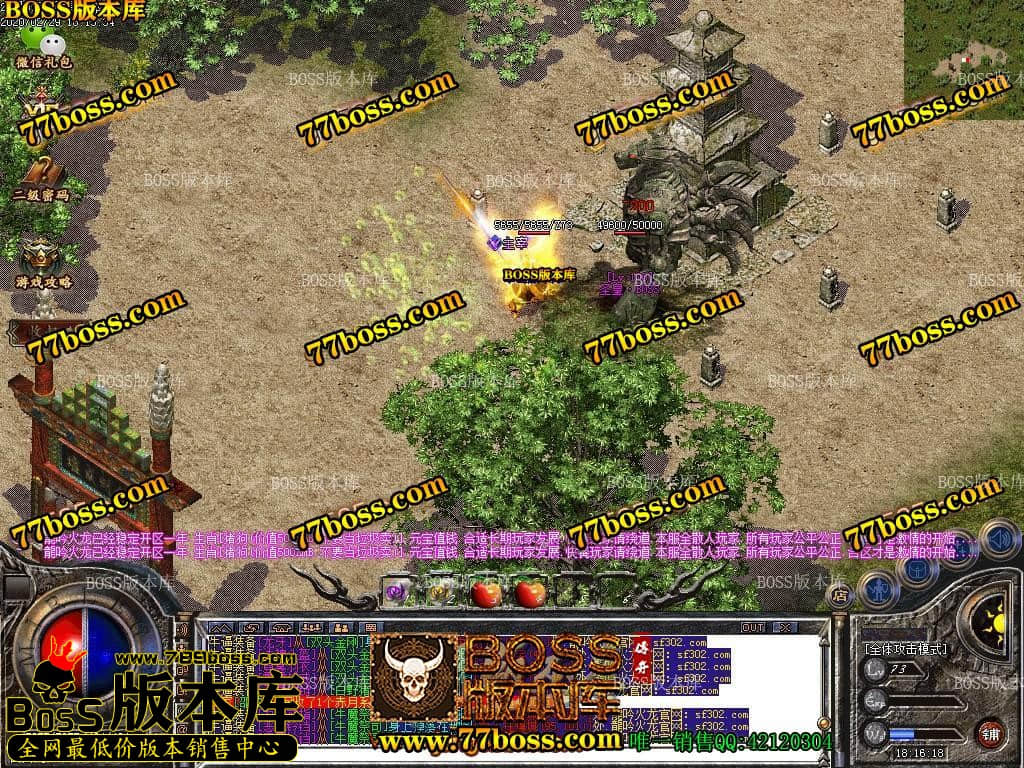Toggle the all-attack mode label

(x=905, y=649)
